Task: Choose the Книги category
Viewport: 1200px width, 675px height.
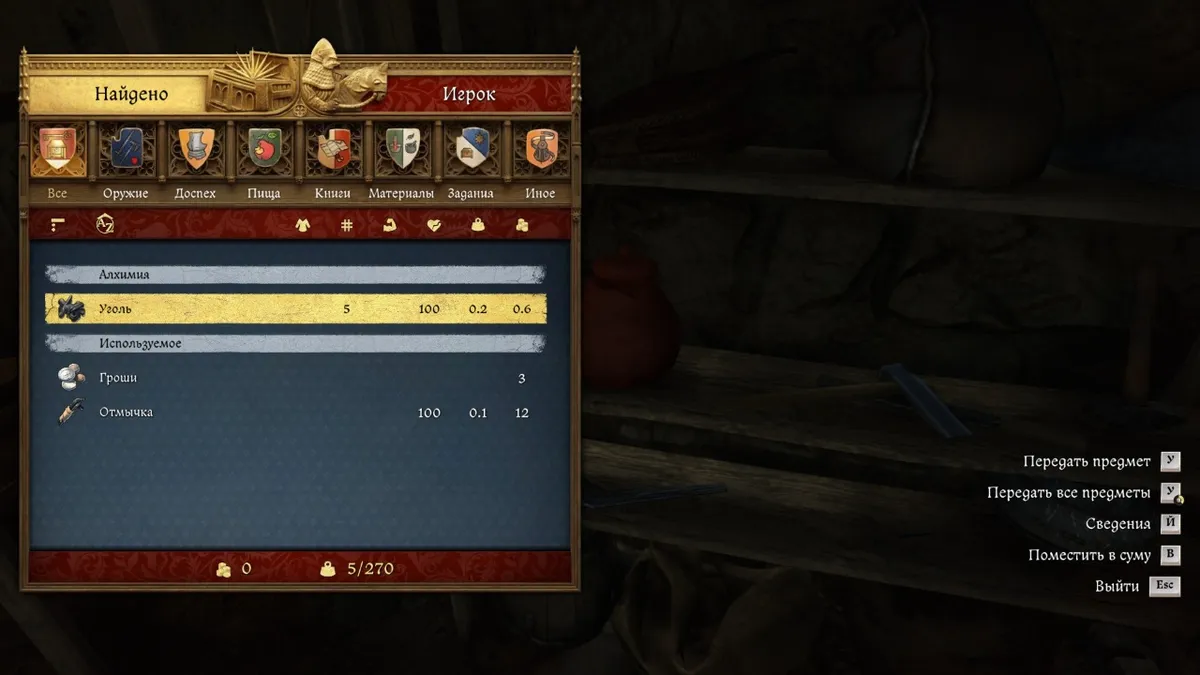Action: pyautogui.click(x=333, y=149)
